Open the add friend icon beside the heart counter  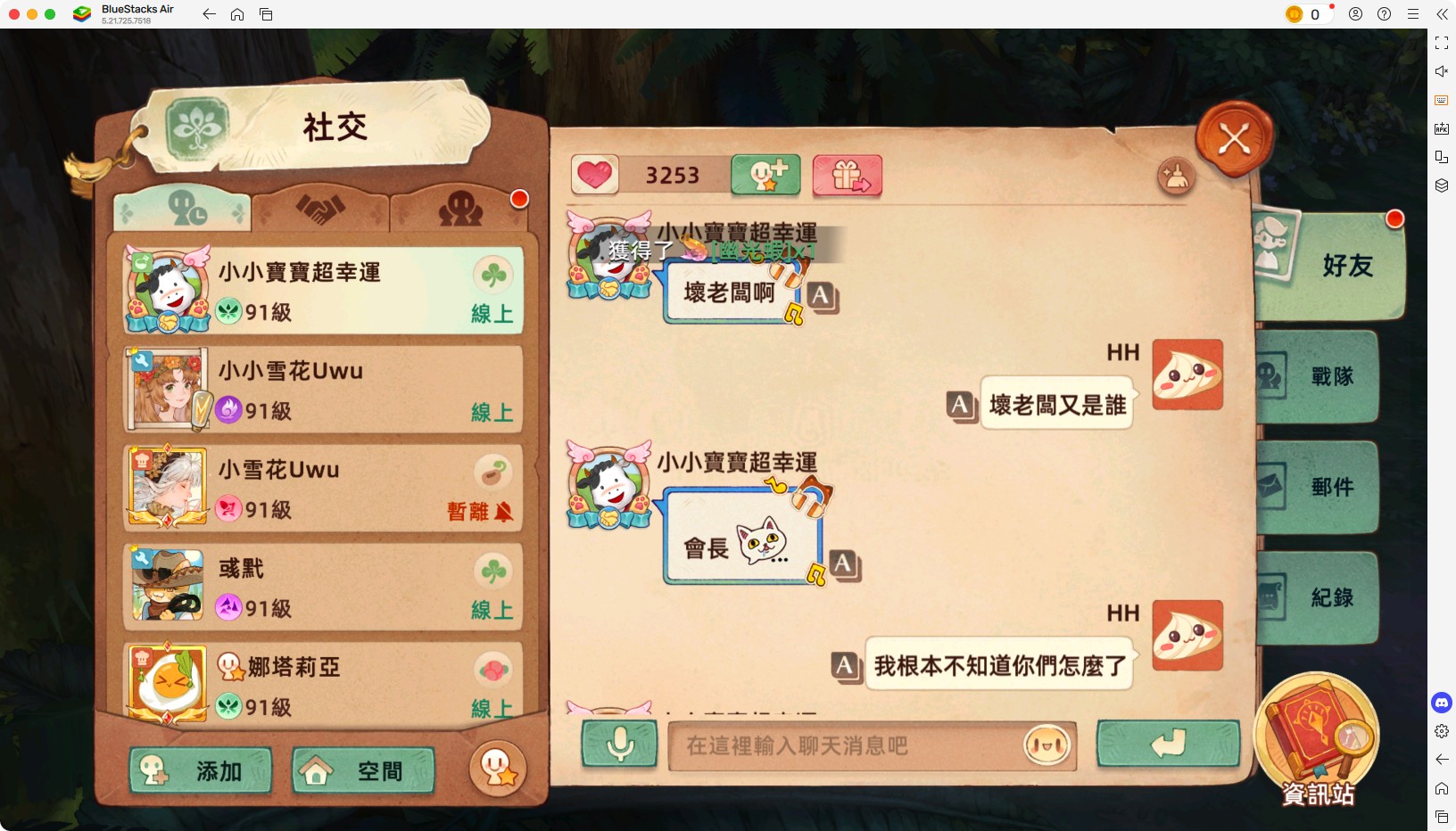(x=765, y=176)
